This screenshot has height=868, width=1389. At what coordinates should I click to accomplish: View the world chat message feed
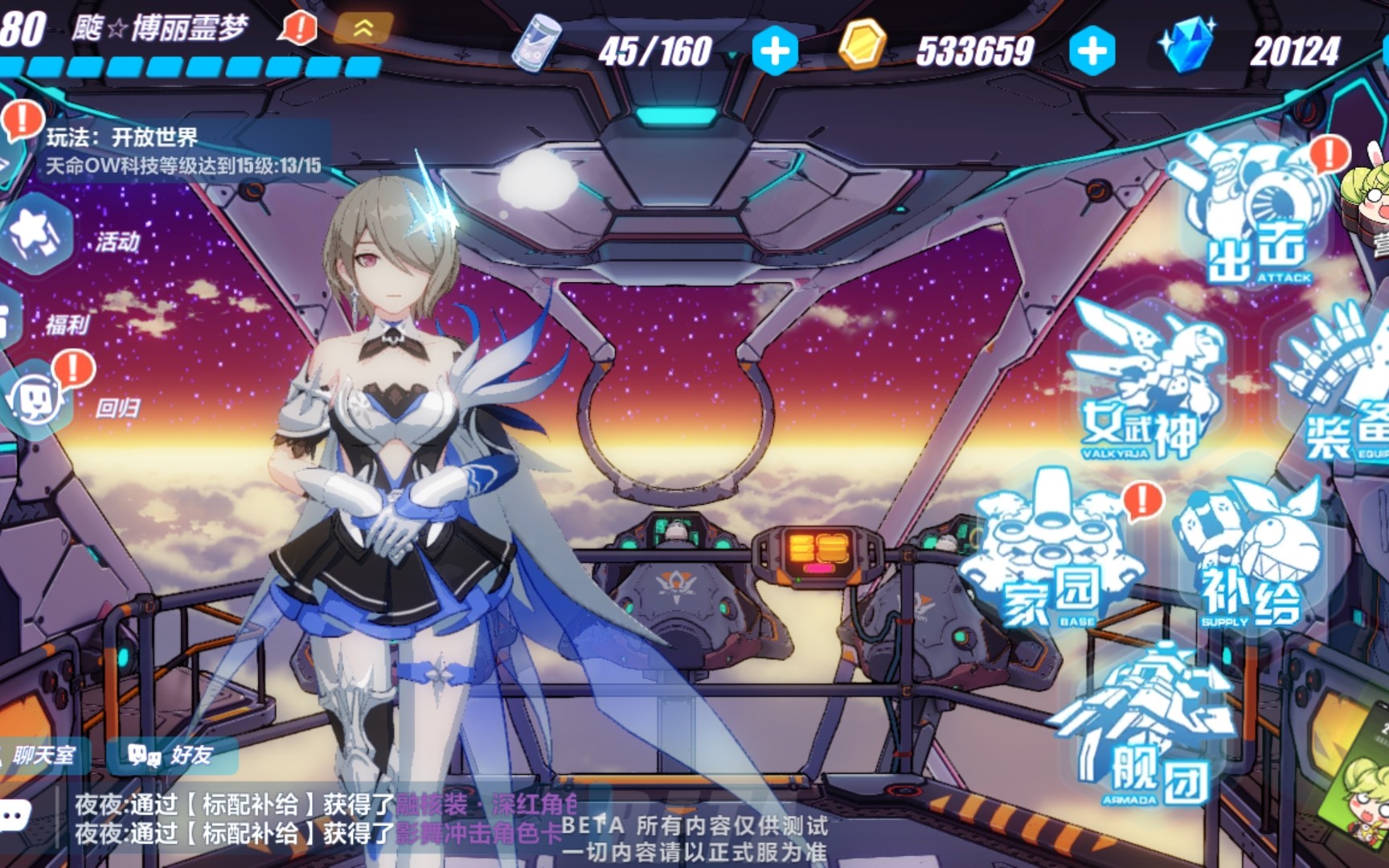(x=322, y=818)
